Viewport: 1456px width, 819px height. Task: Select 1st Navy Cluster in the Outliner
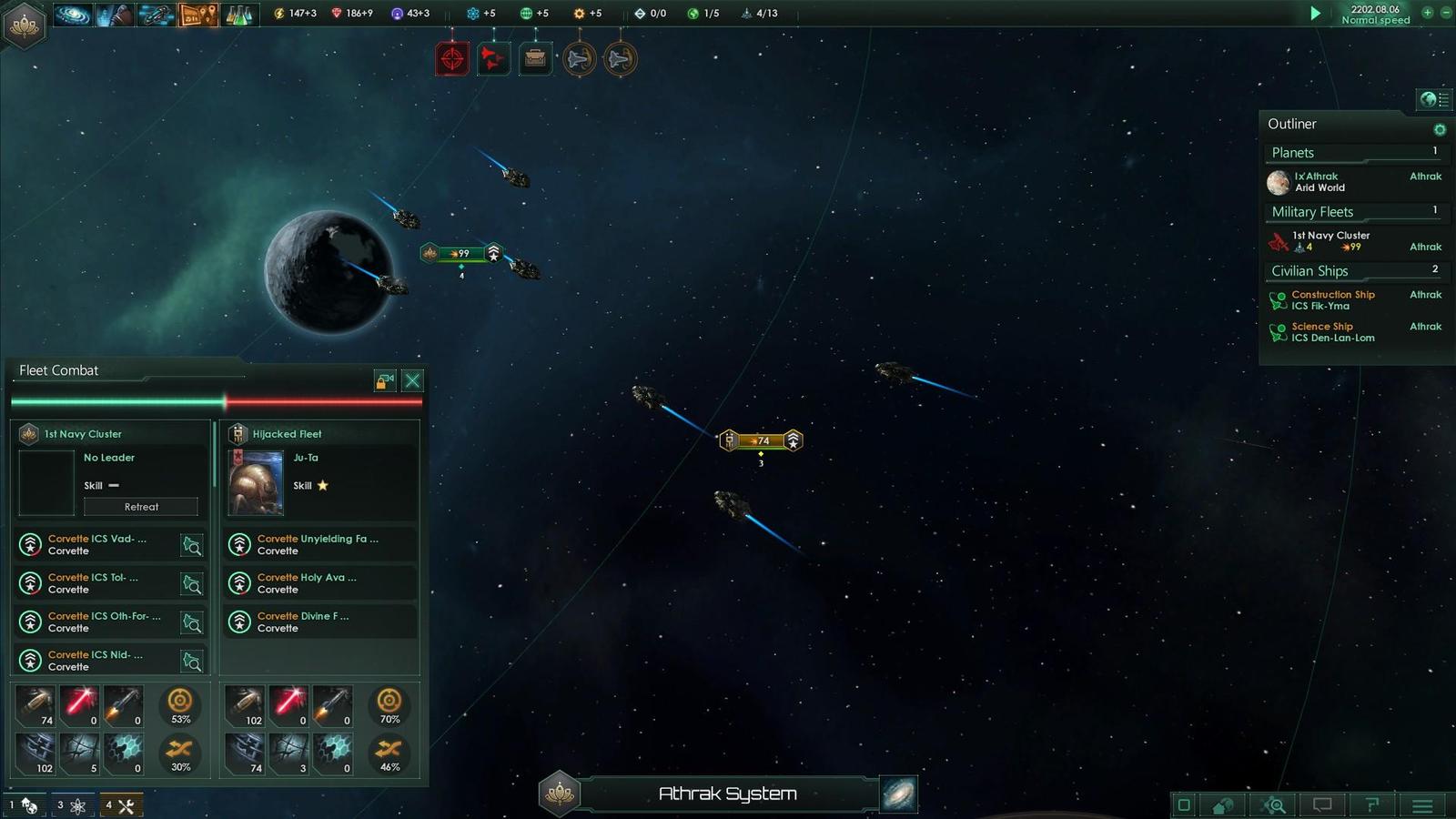pyautogui.click(x=1330, y=241)
